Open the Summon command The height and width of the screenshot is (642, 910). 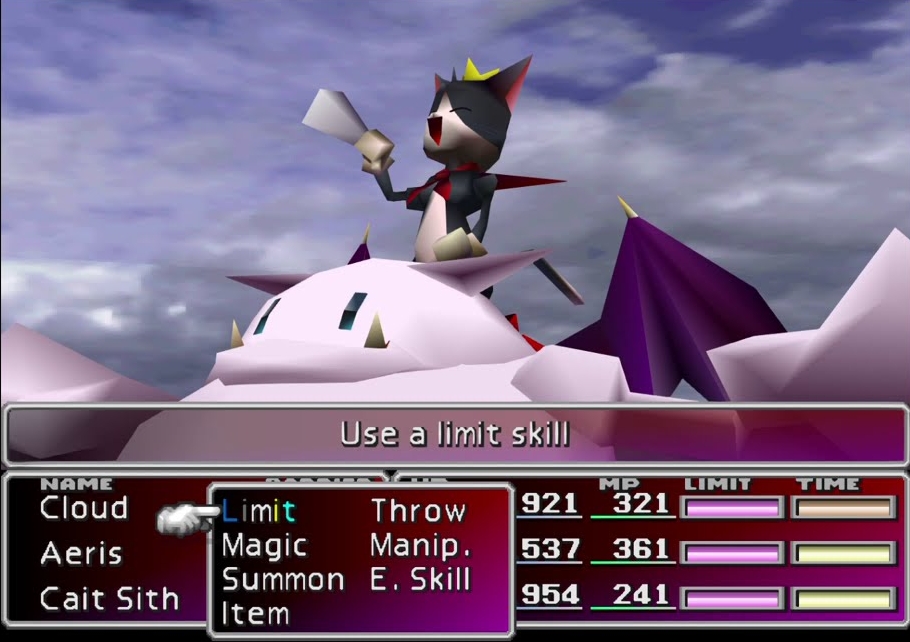pos(283,579)
